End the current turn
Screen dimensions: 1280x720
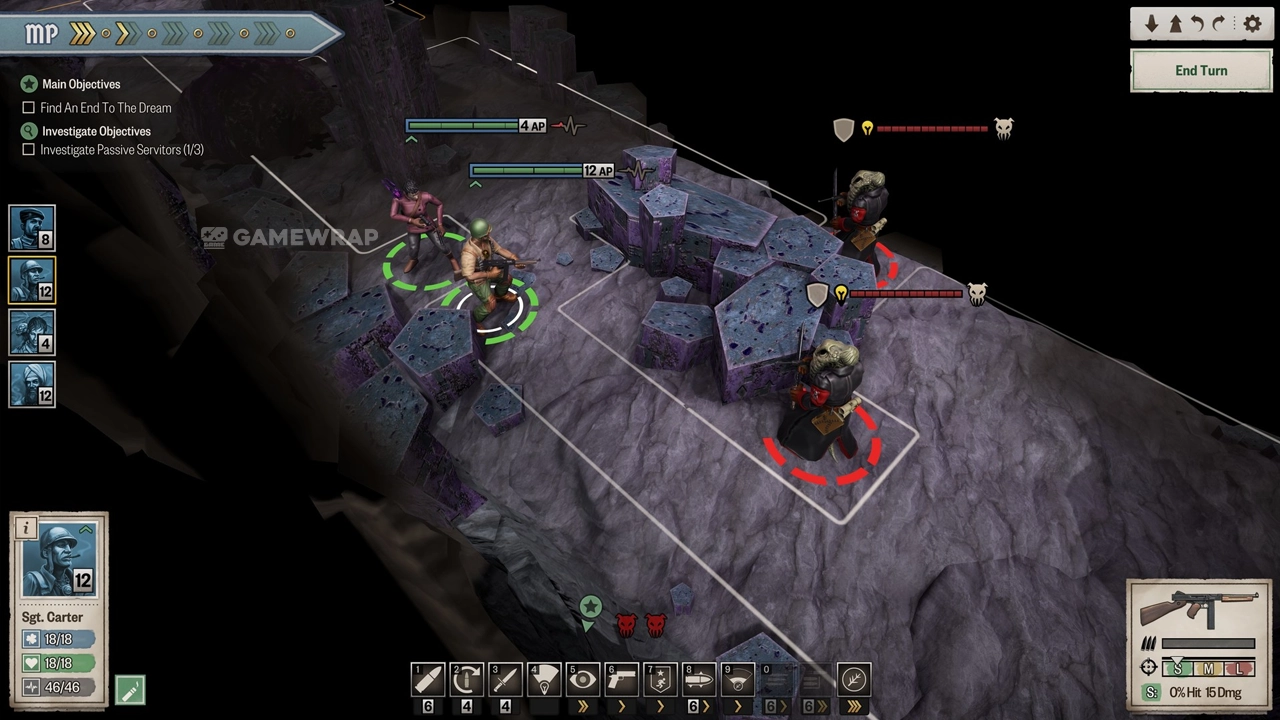tap(1201, 71)
